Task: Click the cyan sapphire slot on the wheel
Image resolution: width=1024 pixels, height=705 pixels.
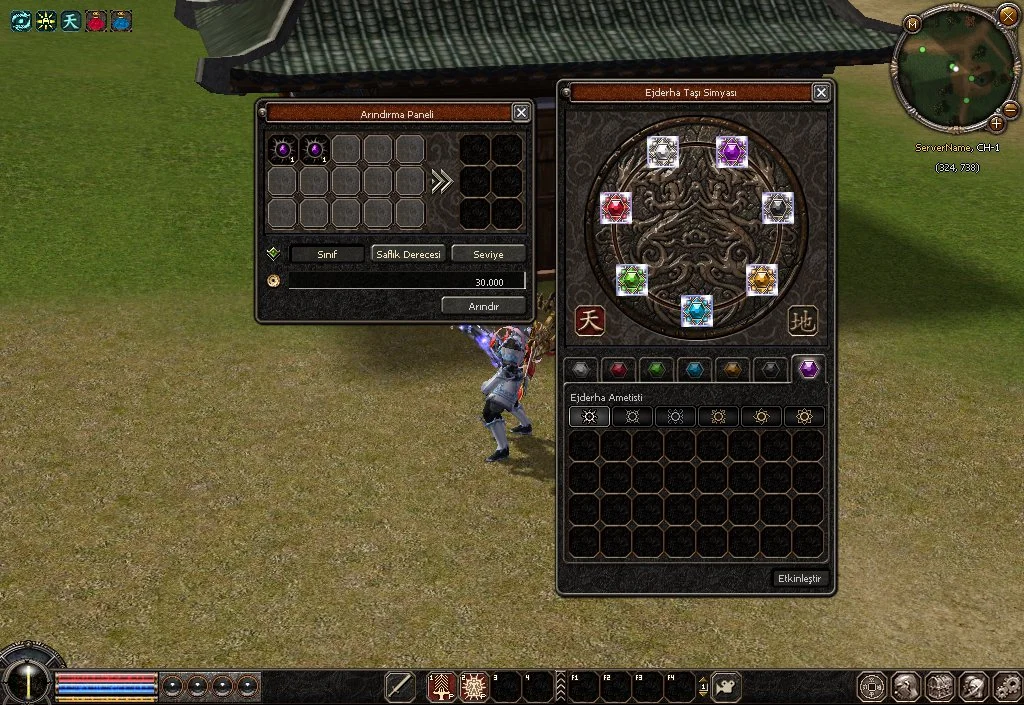Action: (697, 311)
